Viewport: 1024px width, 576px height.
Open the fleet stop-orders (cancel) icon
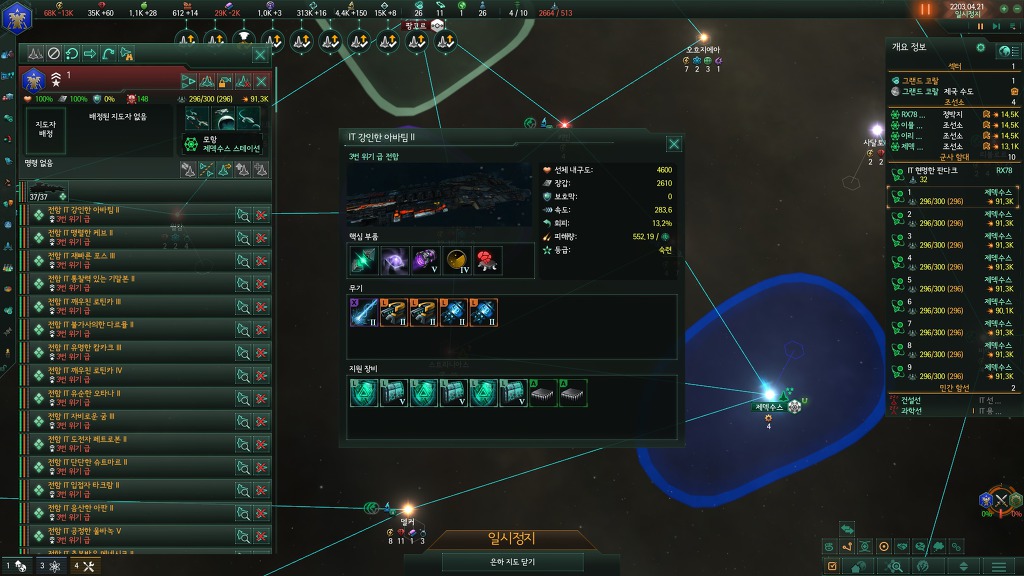pyautogui.click(x=54, y=54)
